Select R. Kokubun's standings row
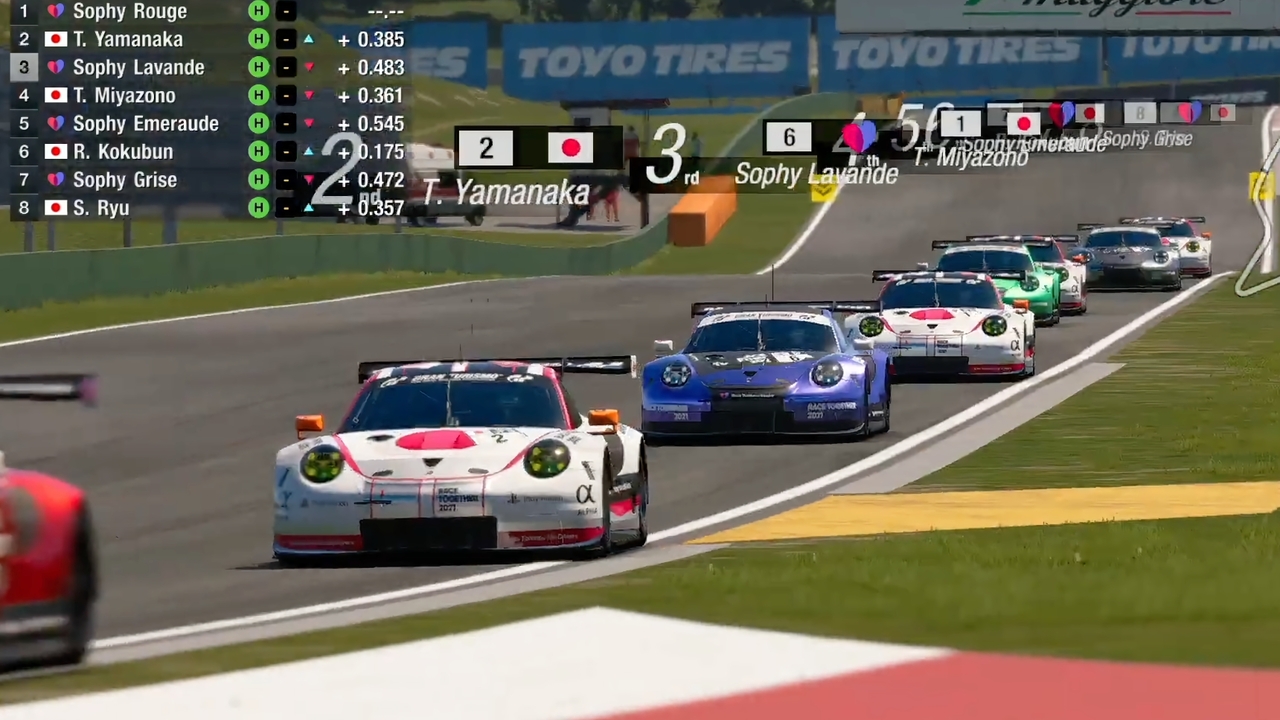This screenshot has height=720, width=1280. 122,152
